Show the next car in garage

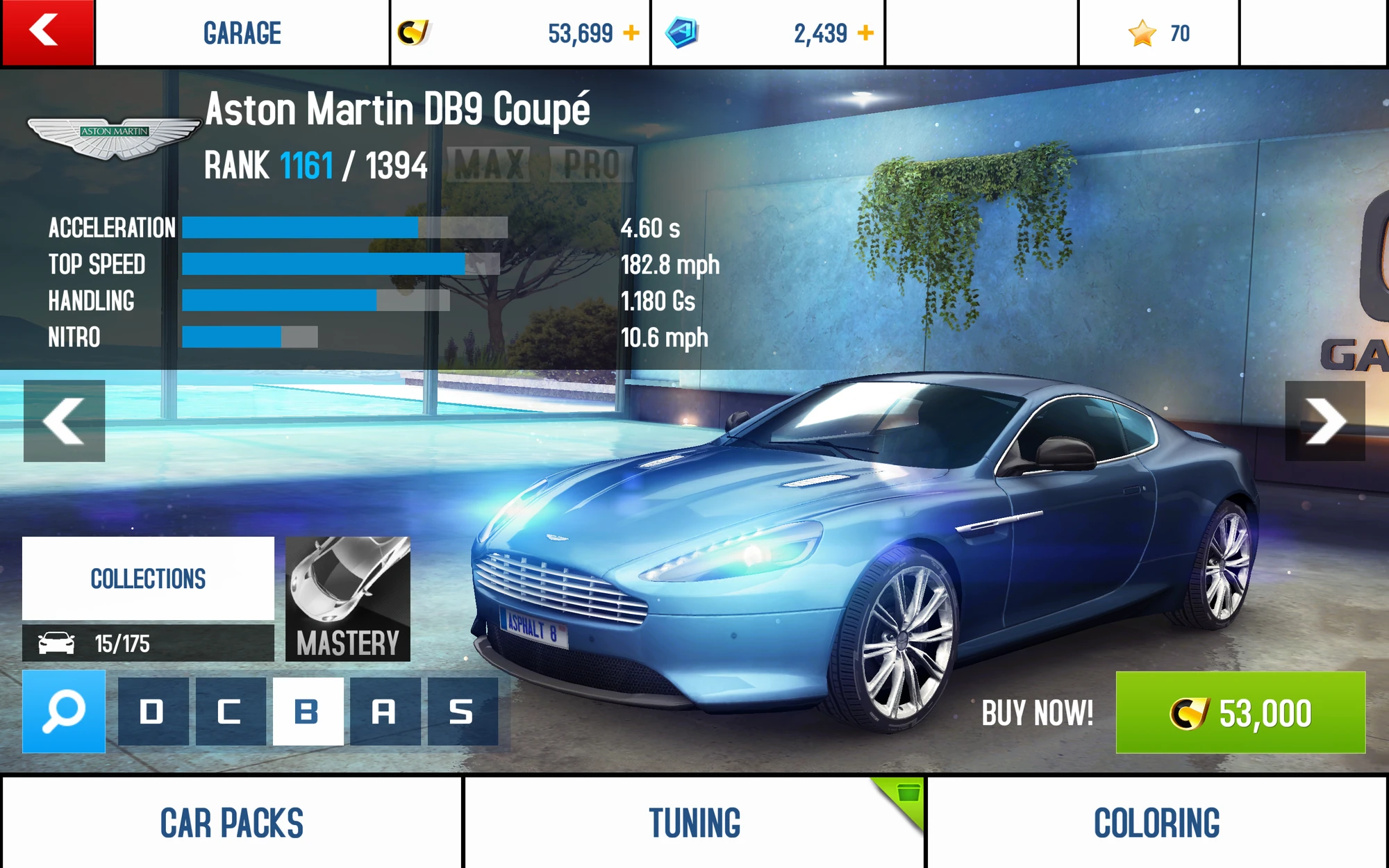click(1325, 421)
